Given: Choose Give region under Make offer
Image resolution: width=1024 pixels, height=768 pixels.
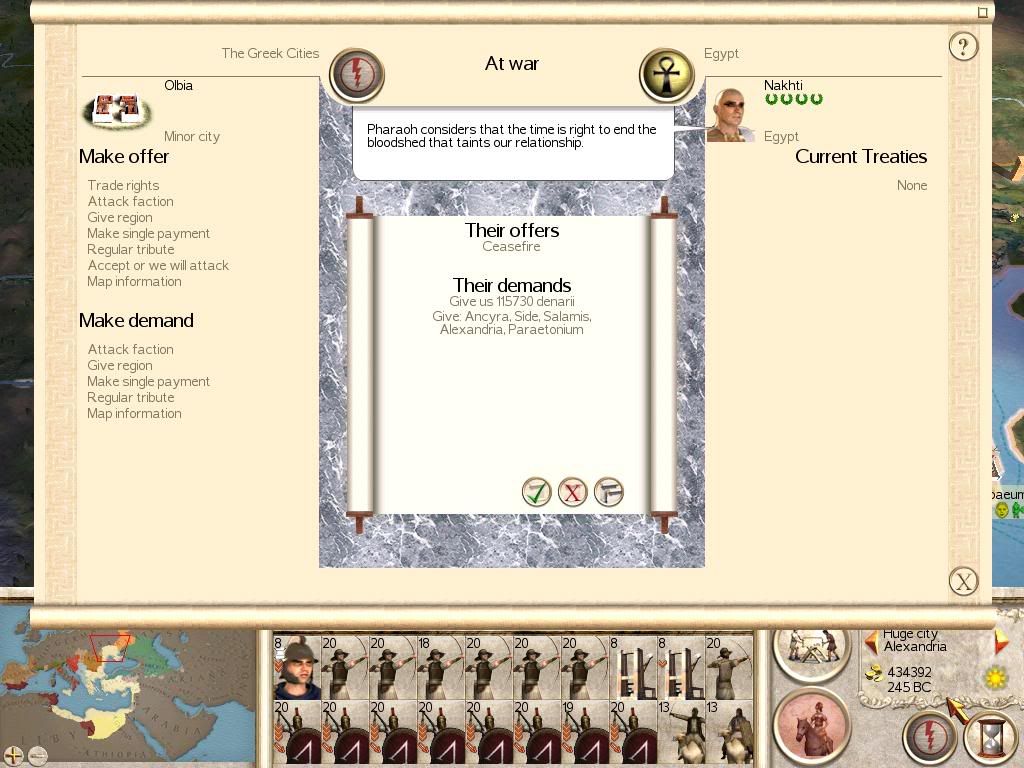Looking at the screenshot, I should [x=120, y=217].
